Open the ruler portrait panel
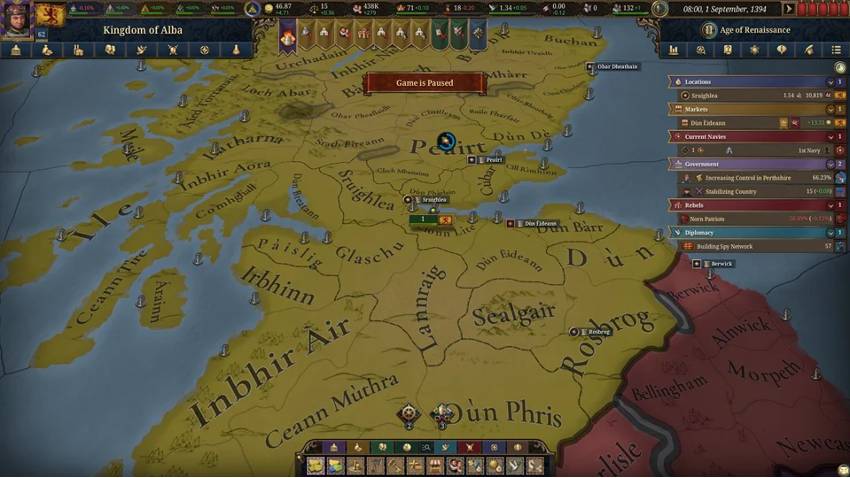The width and height of the screenshot is (850, 478). (16, 19)
